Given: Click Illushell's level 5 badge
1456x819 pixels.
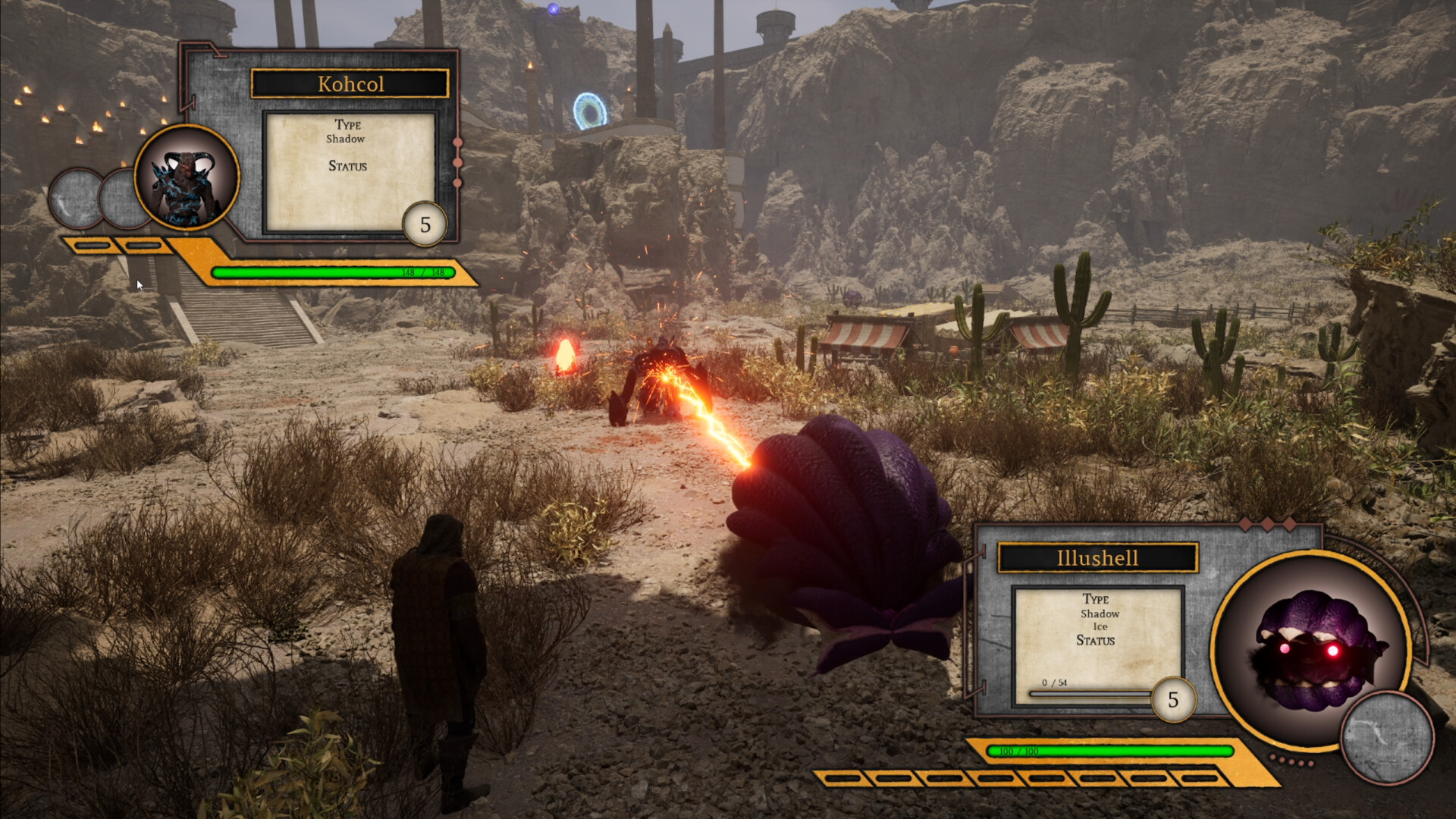Looking at the screenshot, I should [1175, 700].
